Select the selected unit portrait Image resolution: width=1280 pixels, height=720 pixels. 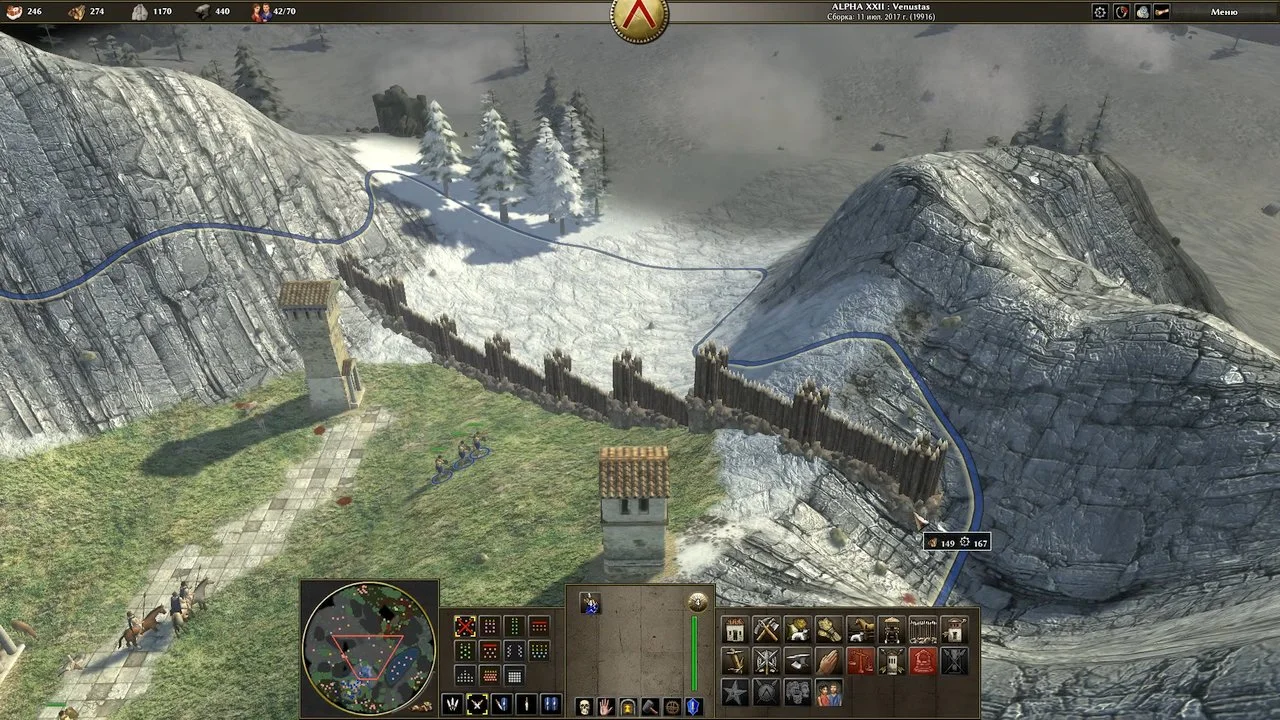click(590, 603)
